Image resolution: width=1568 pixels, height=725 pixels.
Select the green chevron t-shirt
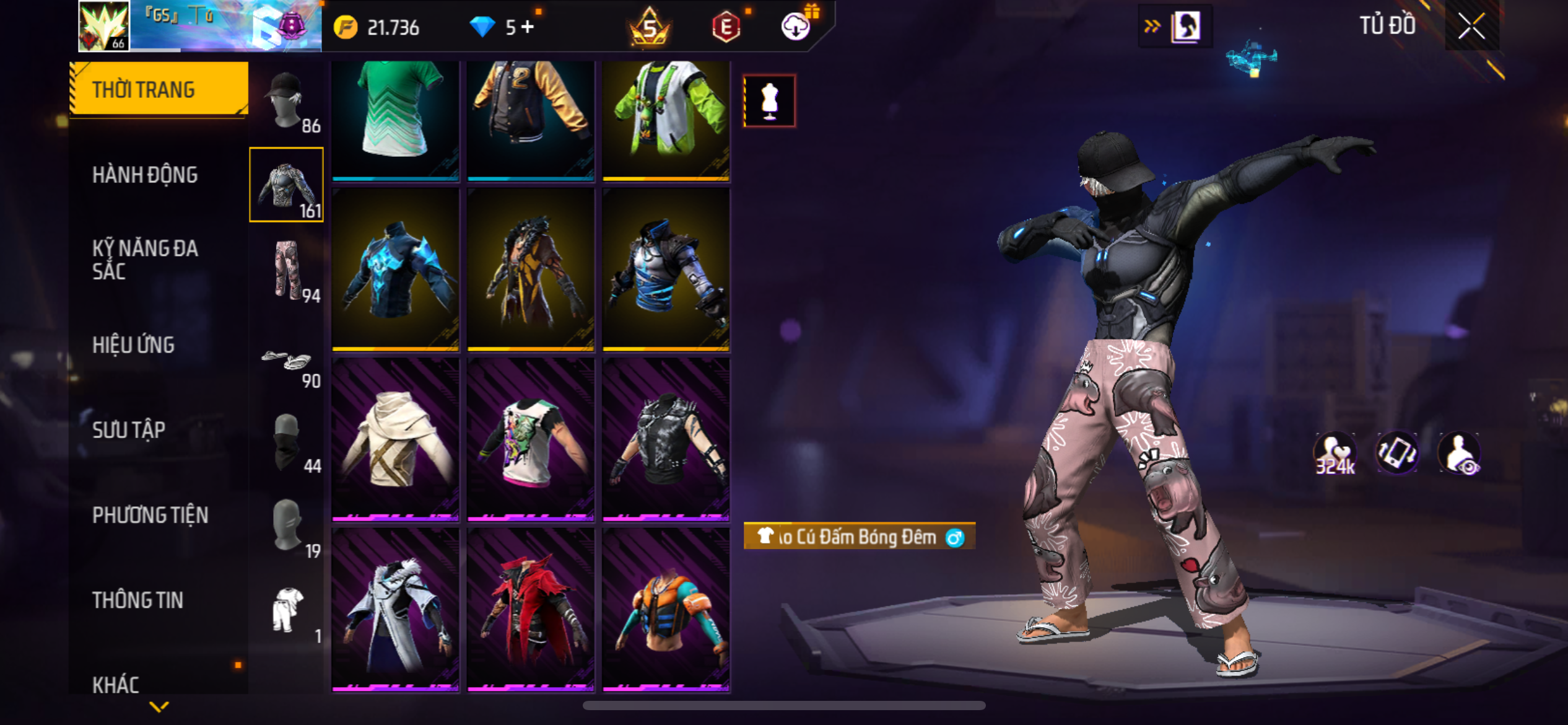(x=395, y=118)
